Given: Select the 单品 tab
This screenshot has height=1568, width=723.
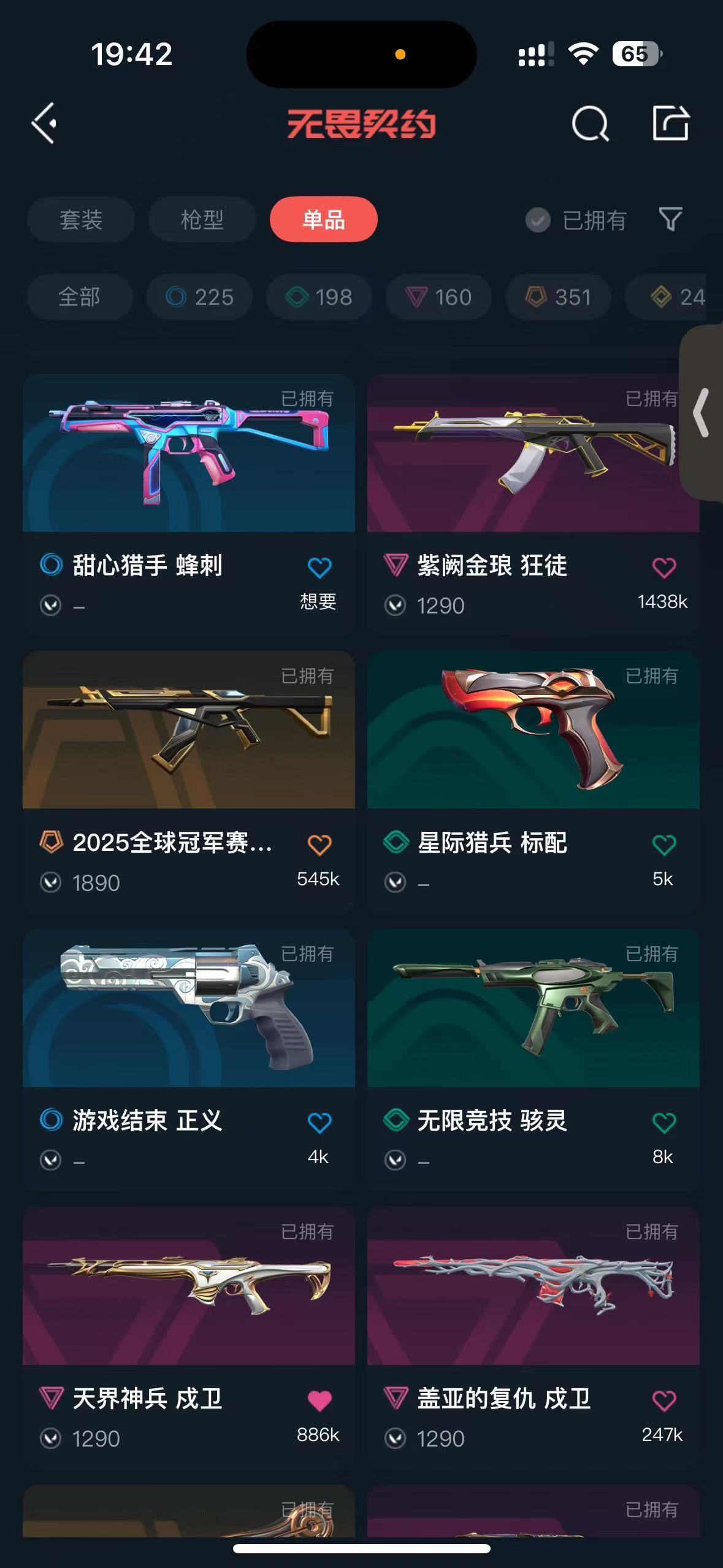Looking at the screenshot, I should [x=323, y=220].
